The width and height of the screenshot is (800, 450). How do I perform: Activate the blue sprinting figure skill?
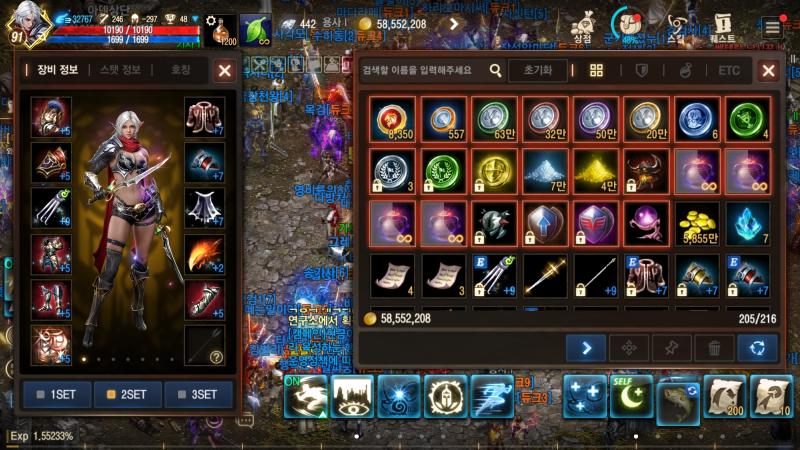point(492,396)
